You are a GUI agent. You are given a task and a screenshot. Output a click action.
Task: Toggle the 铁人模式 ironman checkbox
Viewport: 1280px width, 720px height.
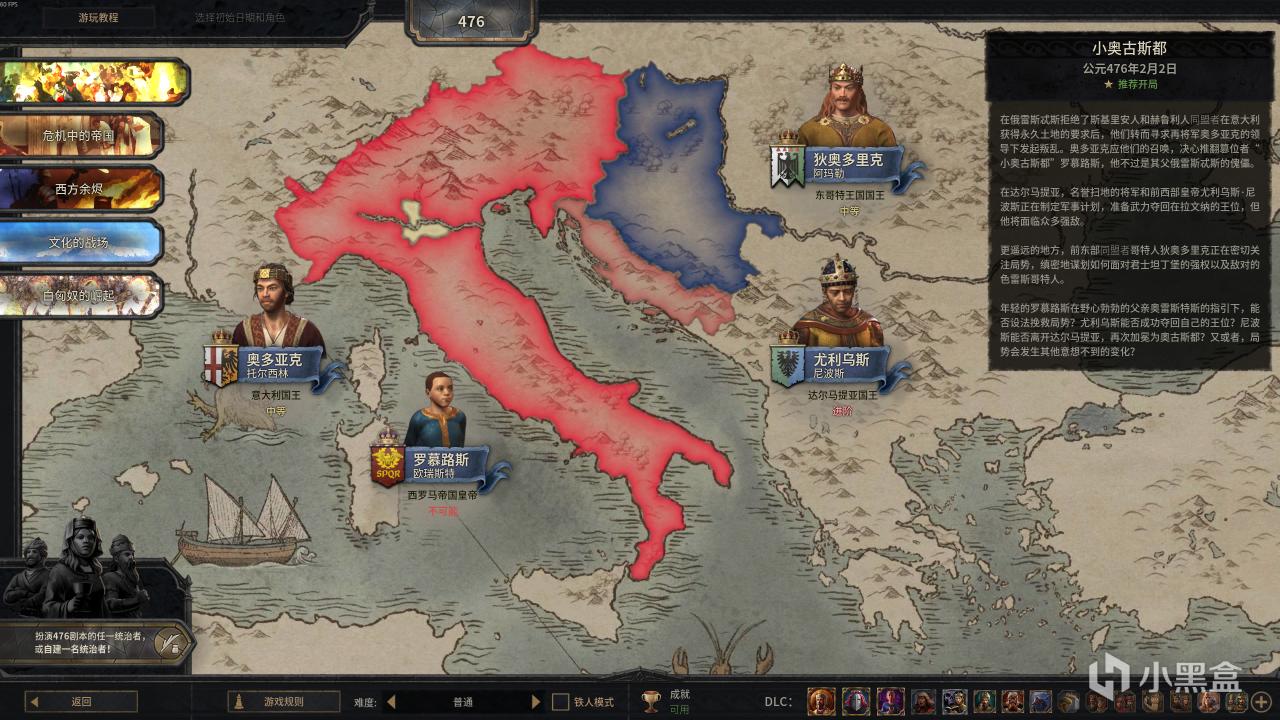tap(561, 701)
